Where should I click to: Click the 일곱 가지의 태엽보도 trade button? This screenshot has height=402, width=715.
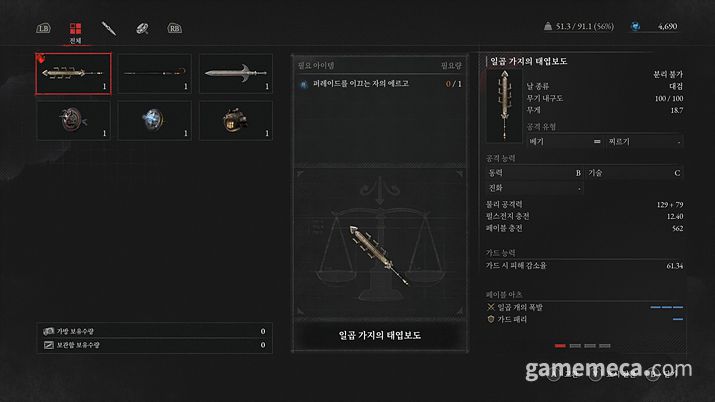(380, 336)
